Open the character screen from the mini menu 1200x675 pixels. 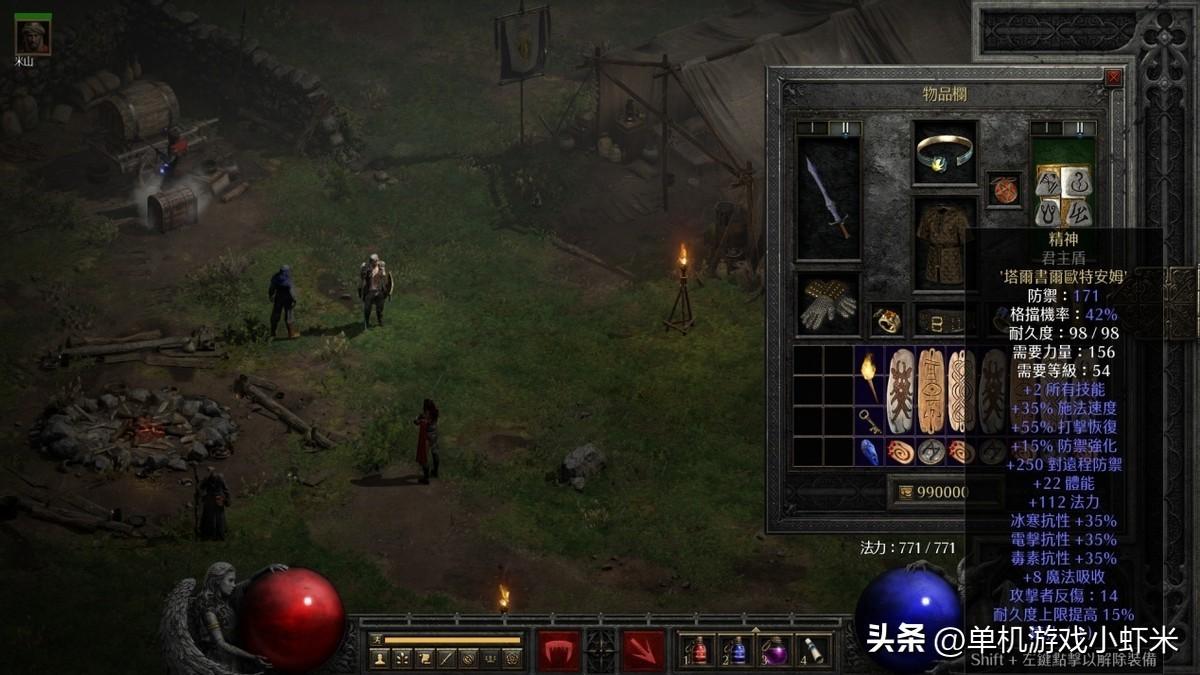pos(379,658)
